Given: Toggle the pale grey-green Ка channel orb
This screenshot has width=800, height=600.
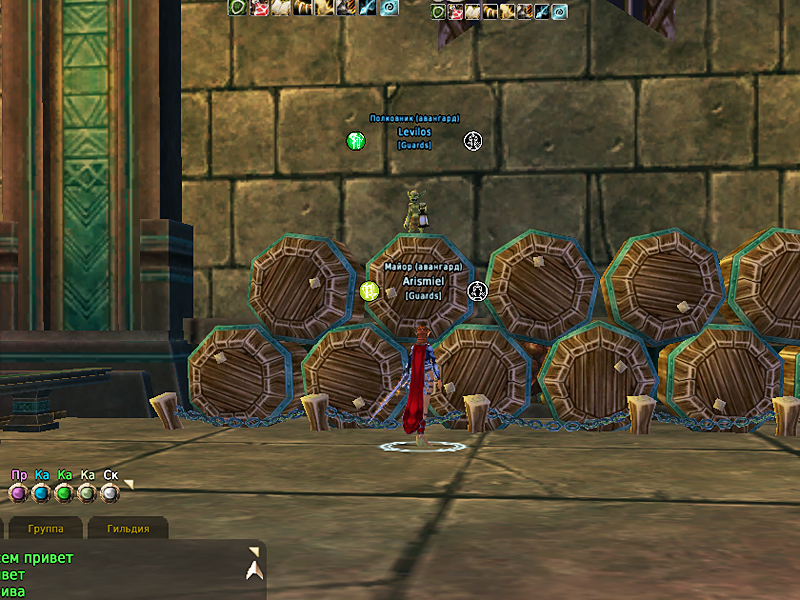Looking at the screenshot, I should click(87, 493).
